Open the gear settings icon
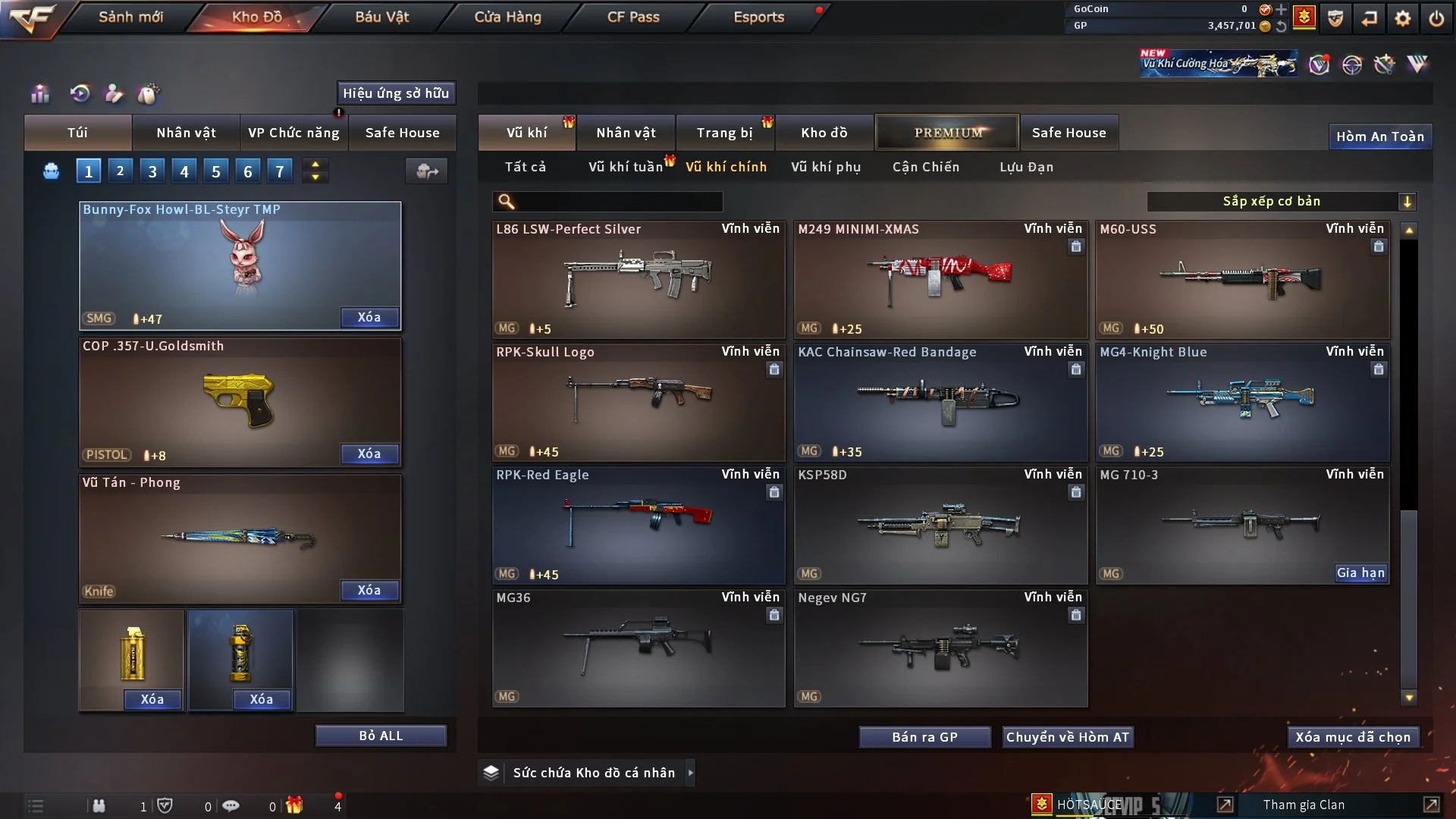The width and height of the screenshot is (1456, 819). coord(1403,18)
